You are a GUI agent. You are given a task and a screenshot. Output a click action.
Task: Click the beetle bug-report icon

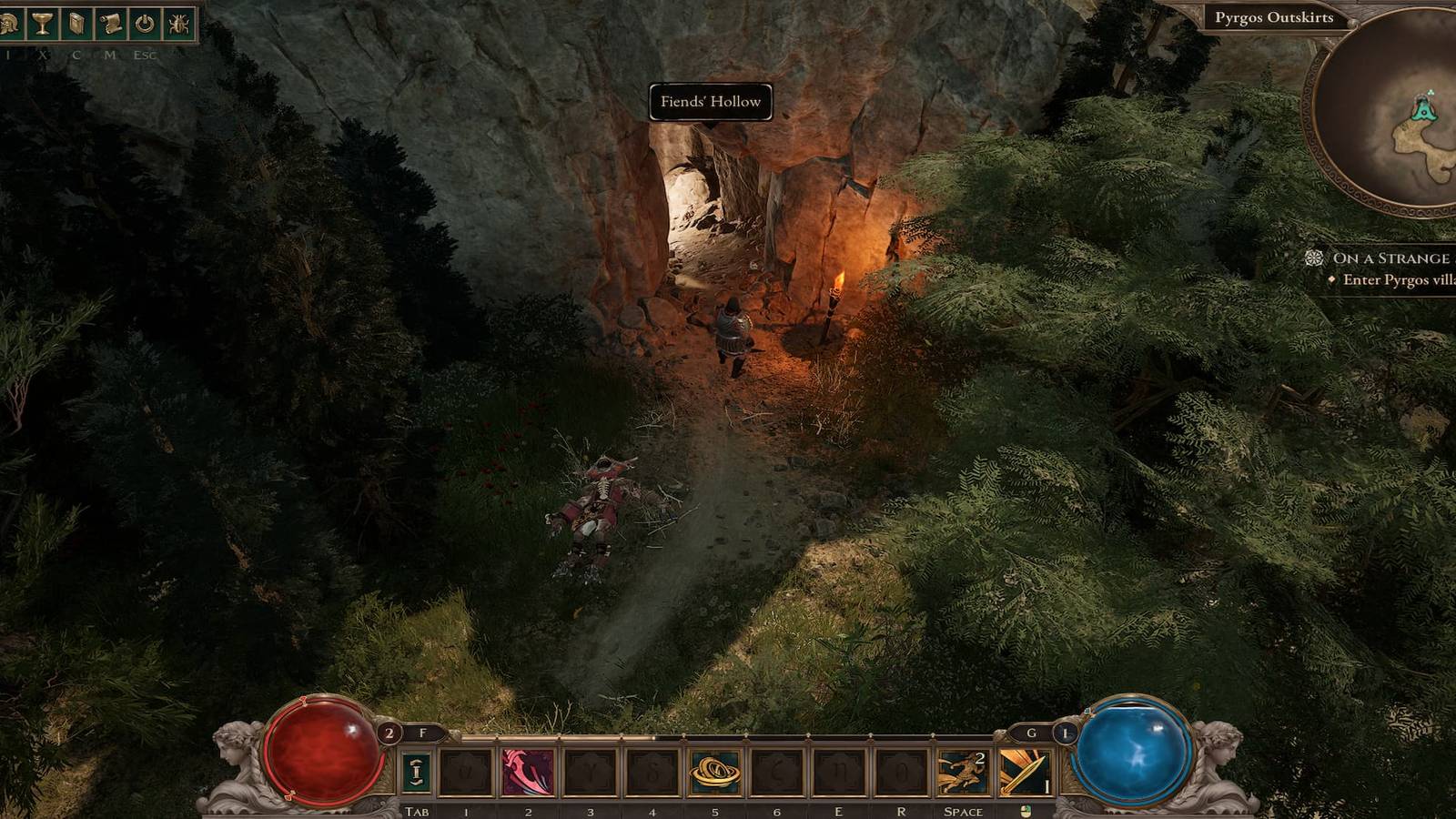177,23
